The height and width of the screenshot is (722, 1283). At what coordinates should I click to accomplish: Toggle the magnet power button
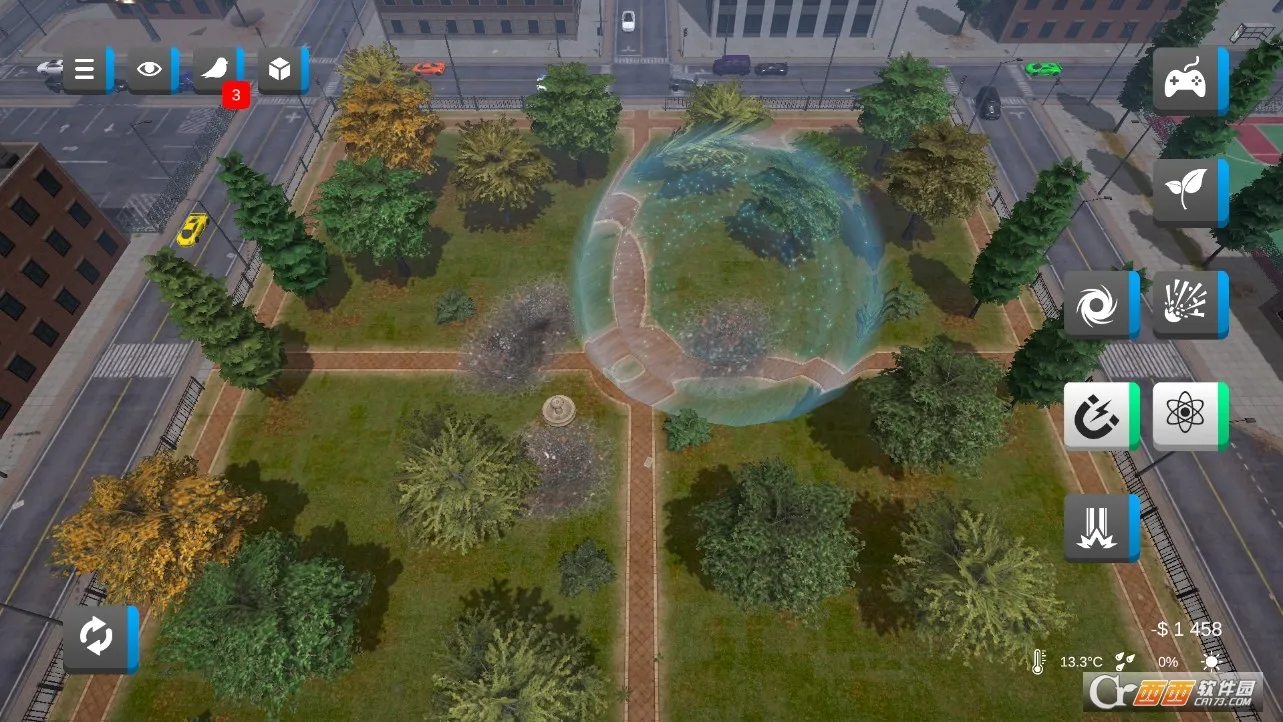point(1099,416)
